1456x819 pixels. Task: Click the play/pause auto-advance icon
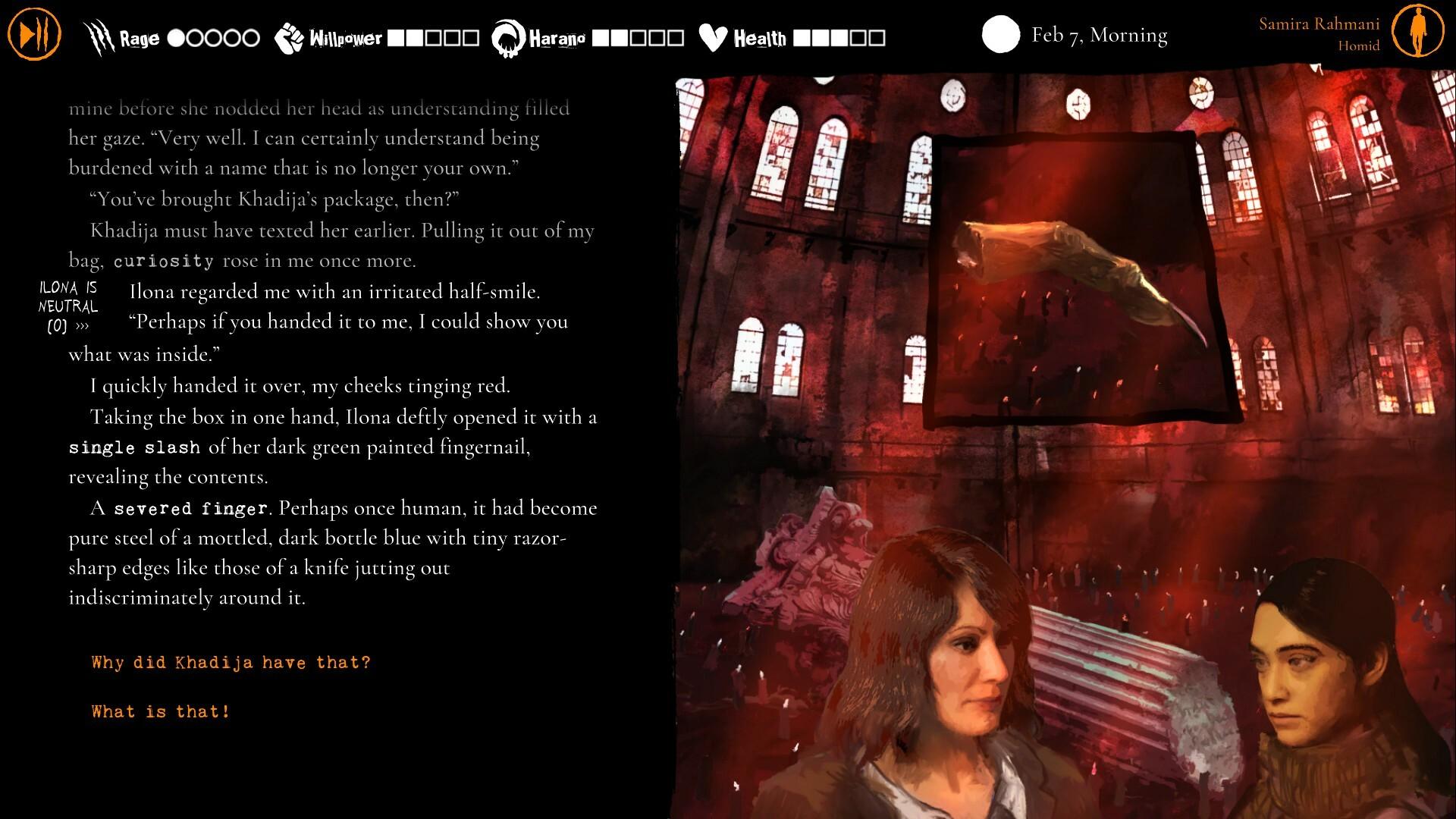(x=34, y=33)
